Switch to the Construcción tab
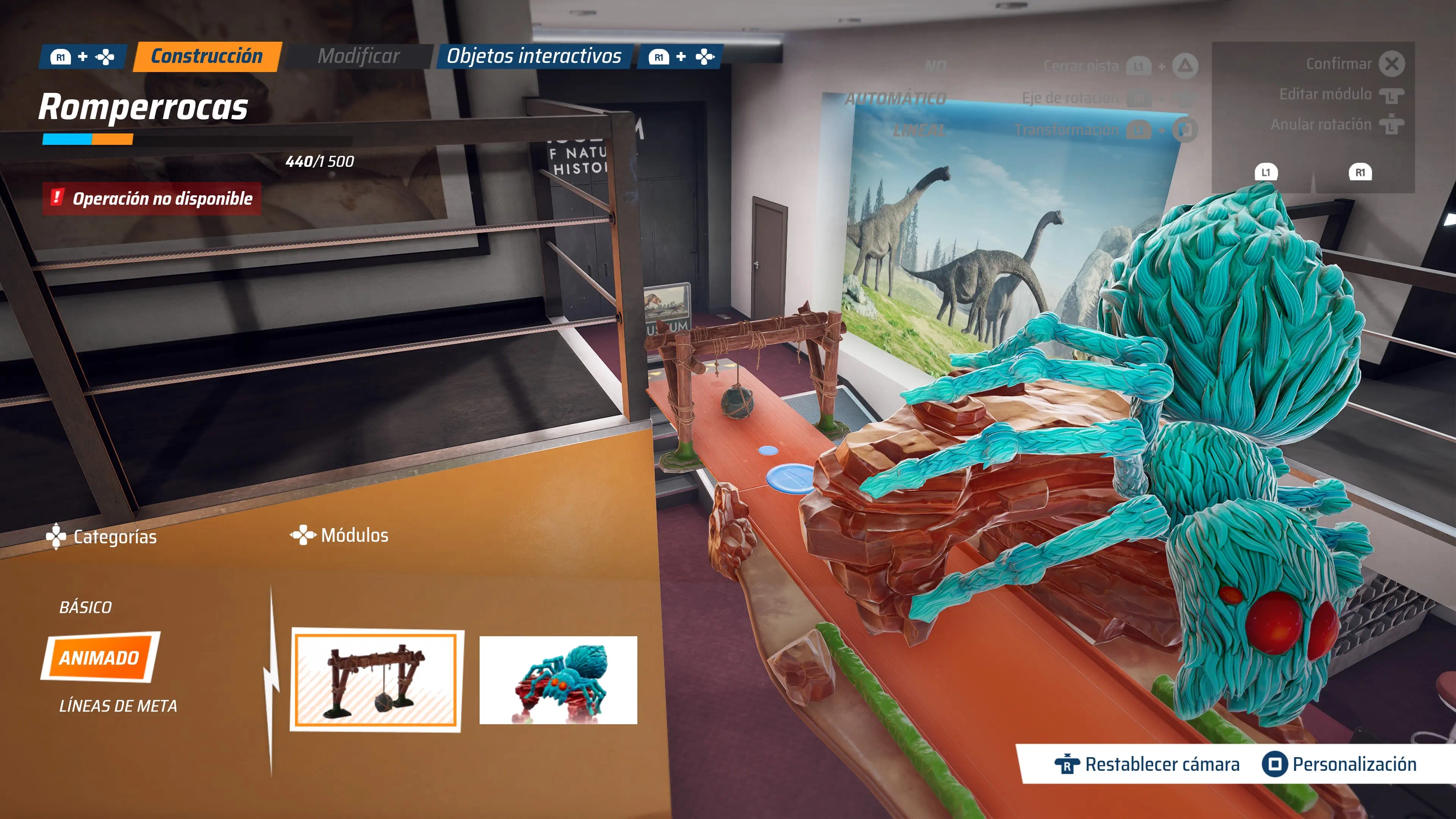The image size is (1456, 819). (207, 56)
